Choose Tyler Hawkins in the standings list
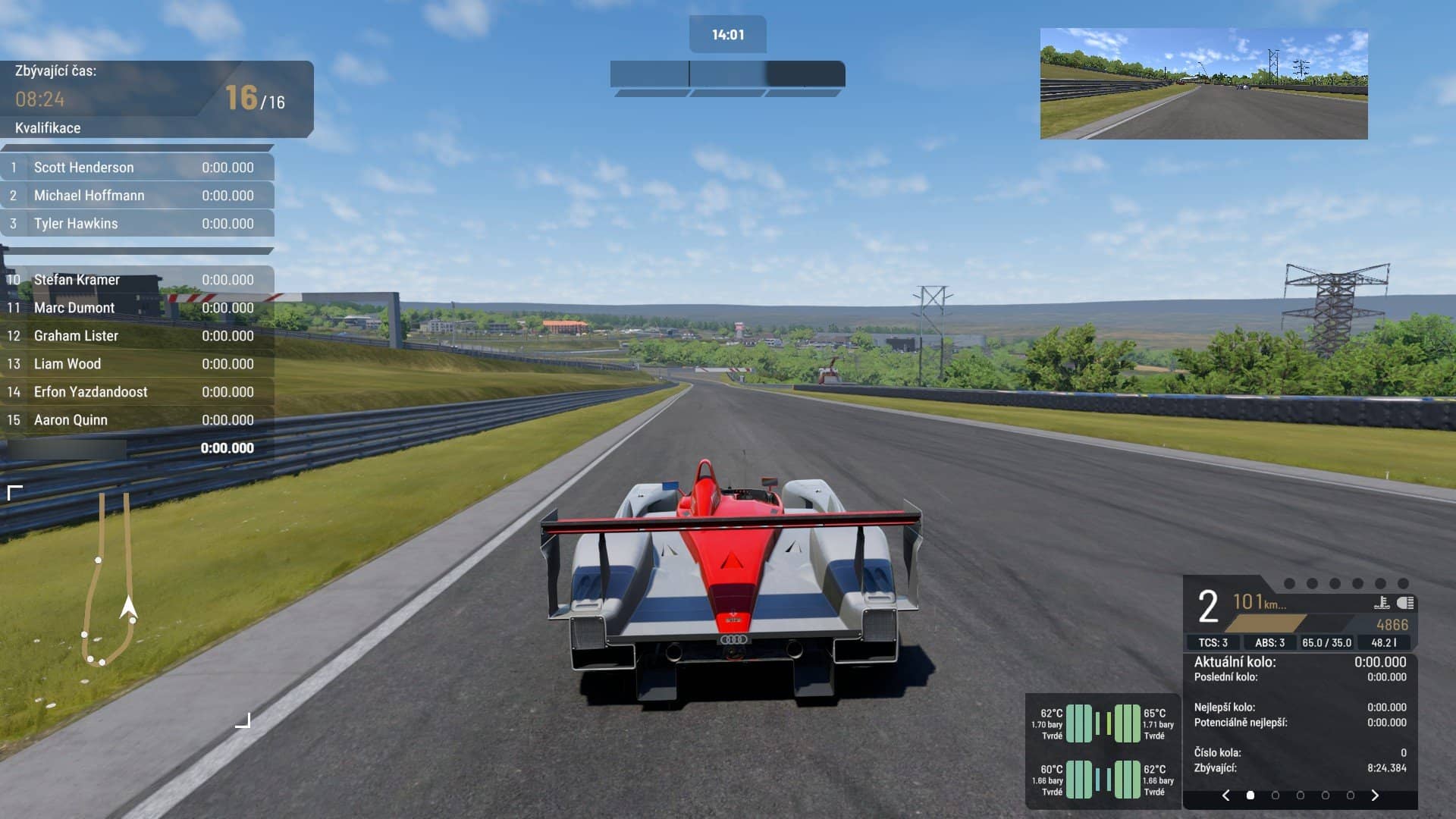This screenshot has height=819, width=1456. click(x=137, y=224)
